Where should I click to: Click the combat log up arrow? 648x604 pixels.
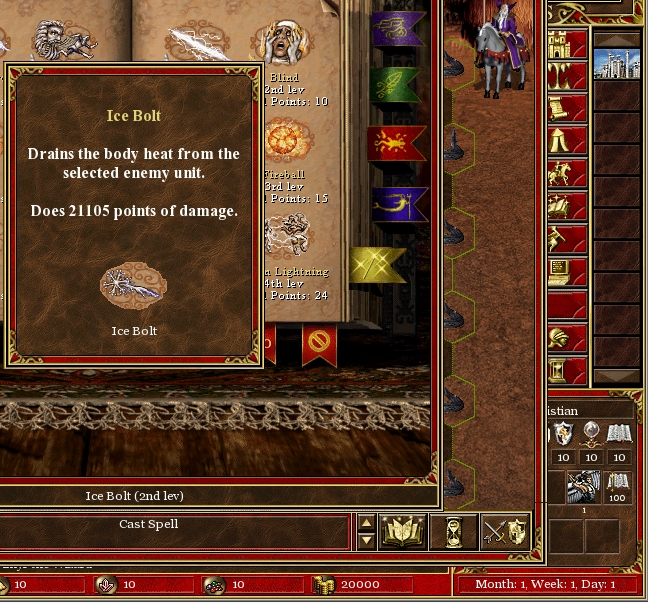(x=366, y=523)
